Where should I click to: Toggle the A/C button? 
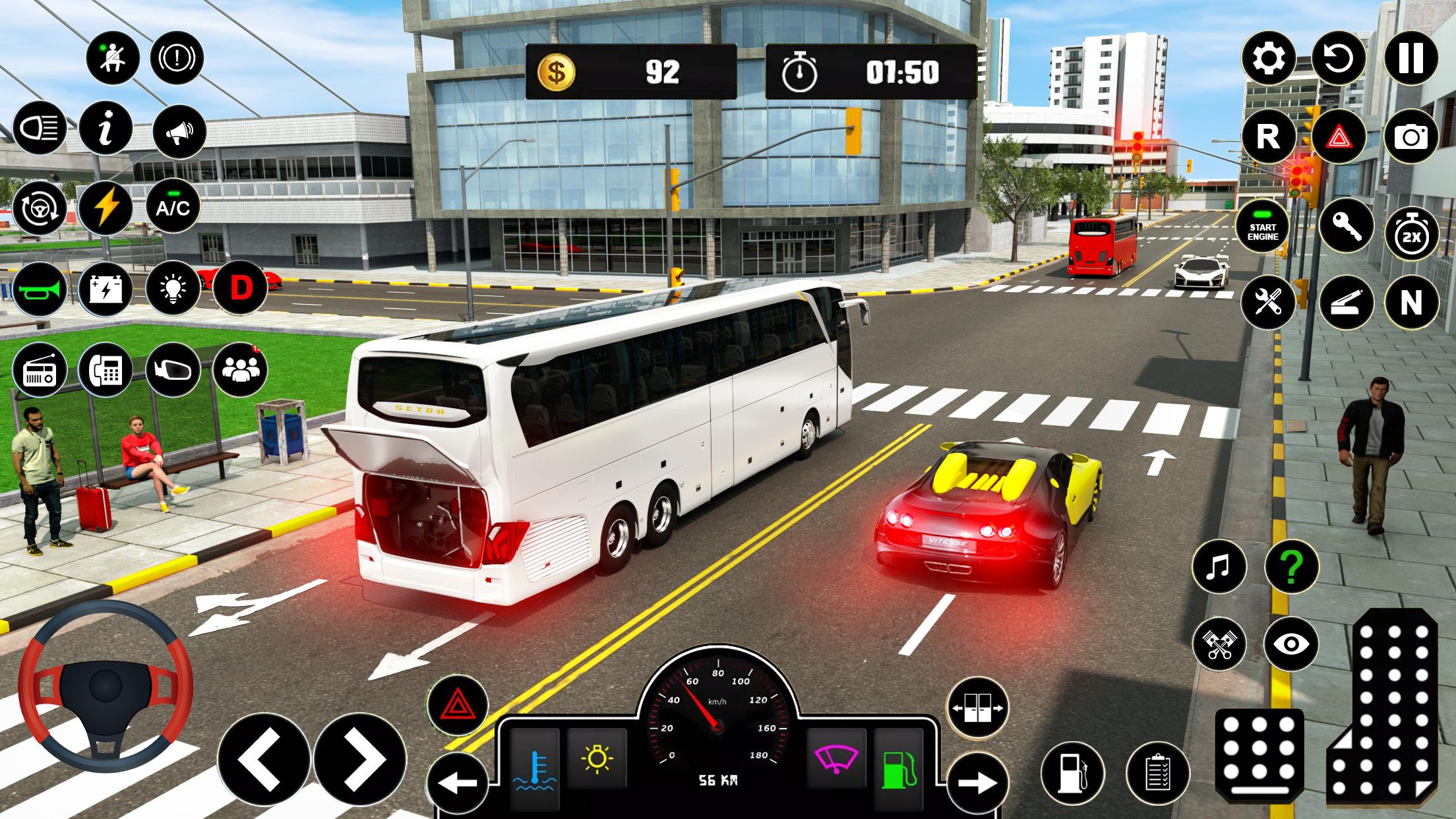pyautogui.click(x=173, y=208)
